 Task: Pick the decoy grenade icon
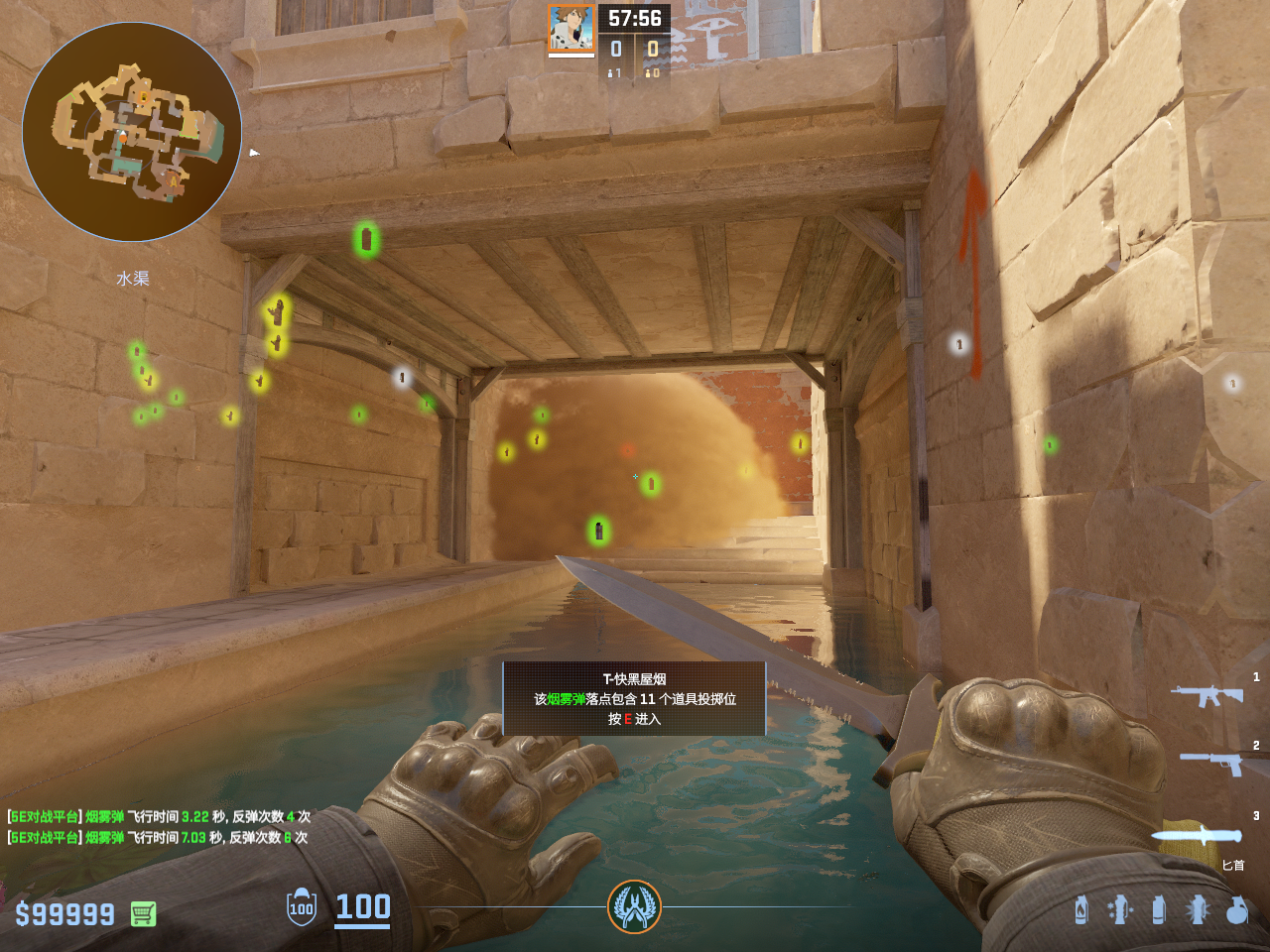[1119, 909]
